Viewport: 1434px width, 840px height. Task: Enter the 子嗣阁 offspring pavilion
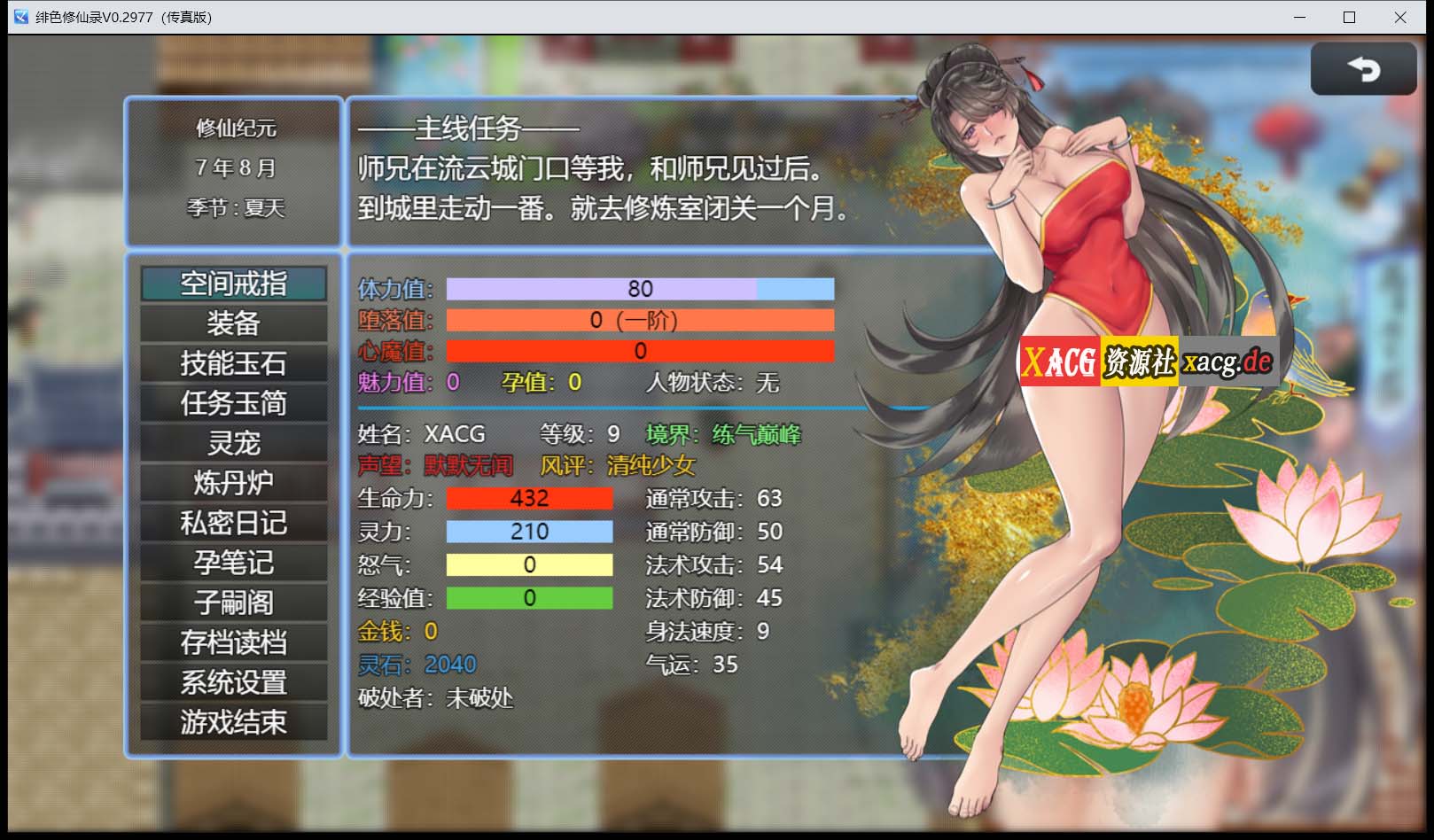[234, 602]
